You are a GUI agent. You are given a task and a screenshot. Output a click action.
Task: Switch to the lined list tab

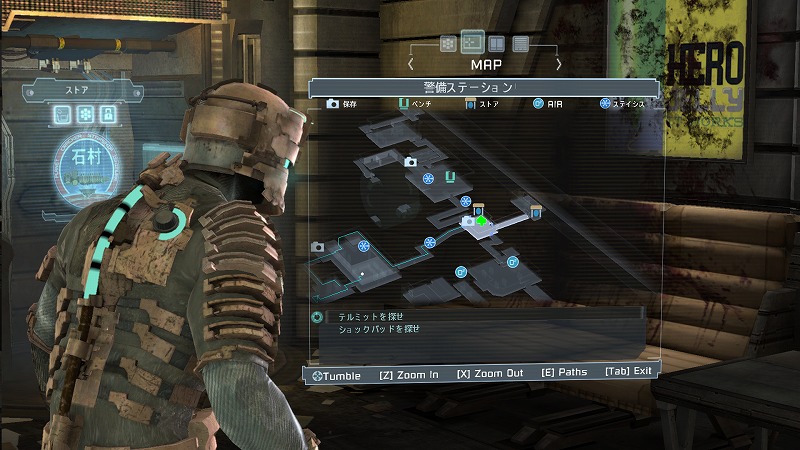520,44
